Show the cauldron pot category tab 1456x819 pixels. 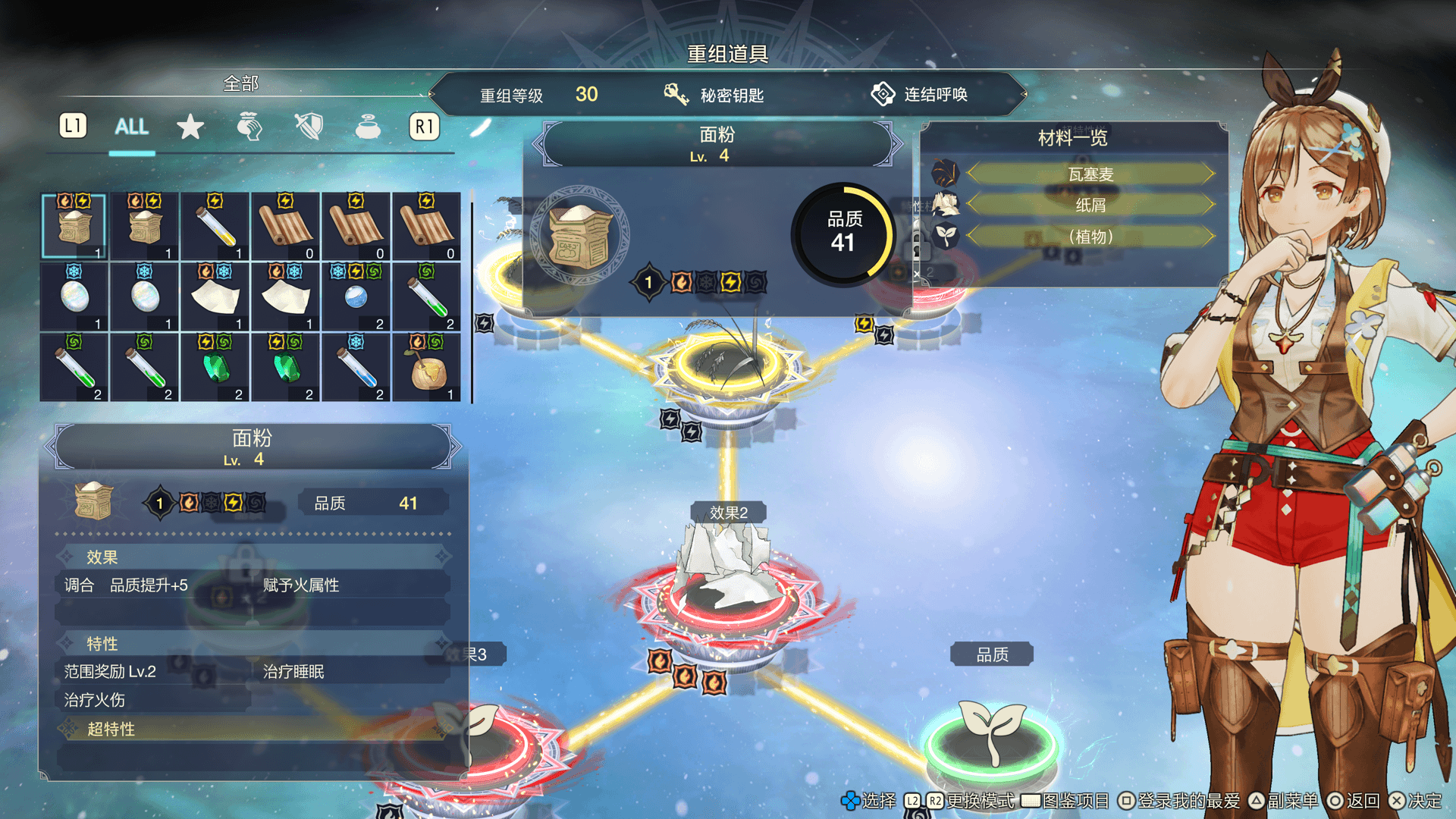(368, 127)
